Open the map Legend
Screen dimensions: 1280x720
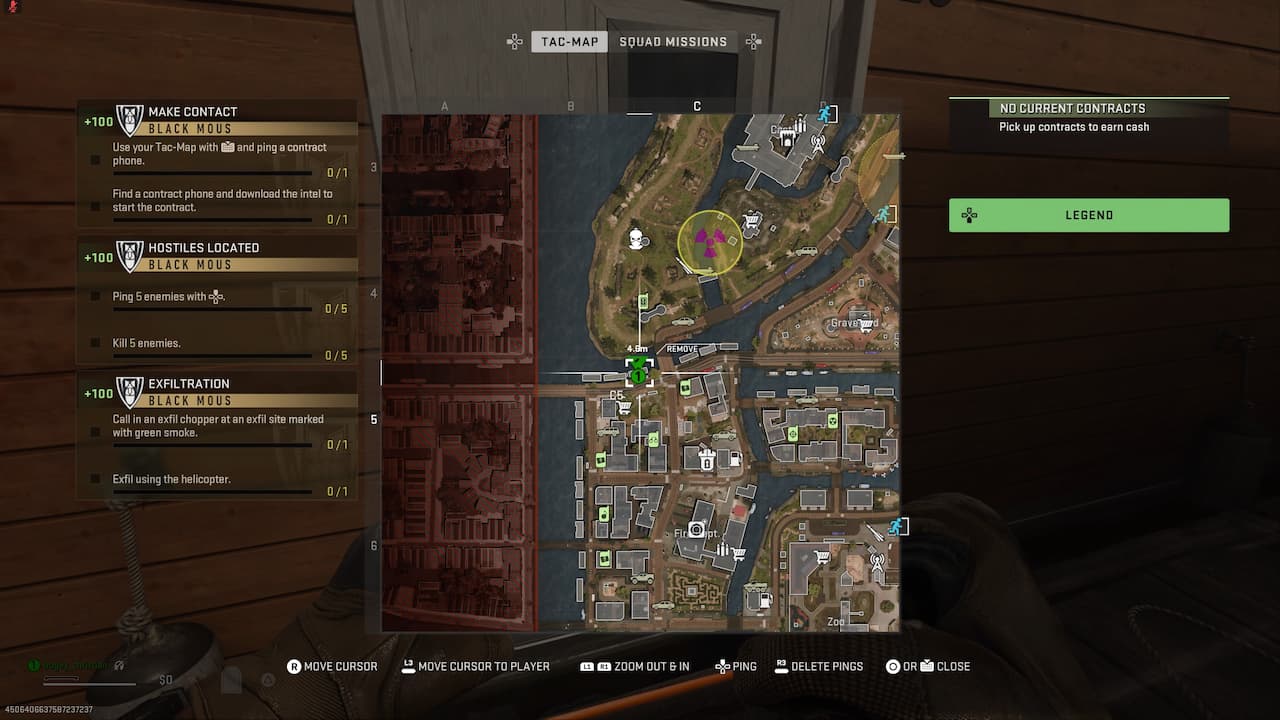click(1089, 215)
